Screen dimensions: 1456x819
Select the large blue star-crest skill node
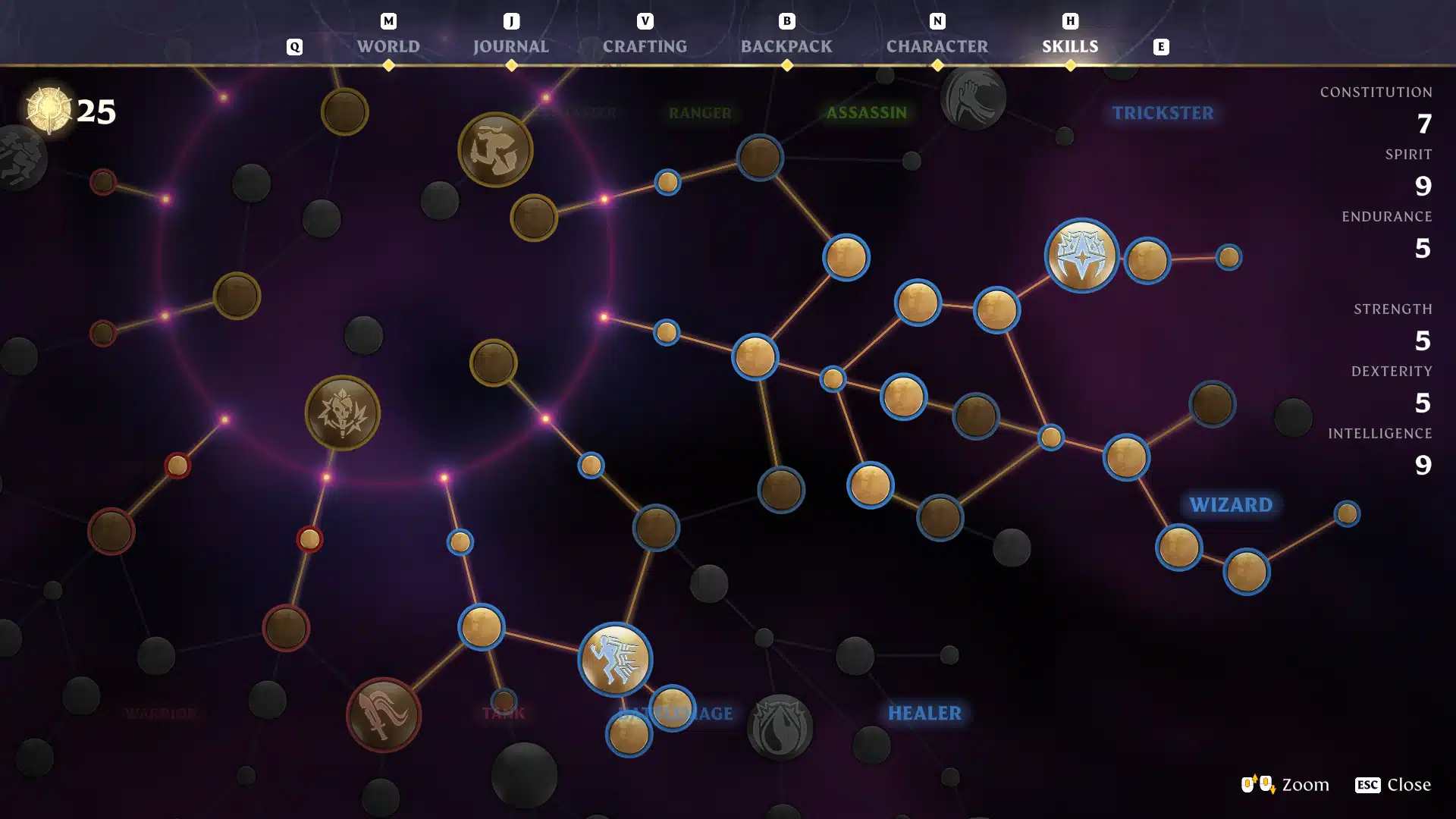click(1081, 256)
